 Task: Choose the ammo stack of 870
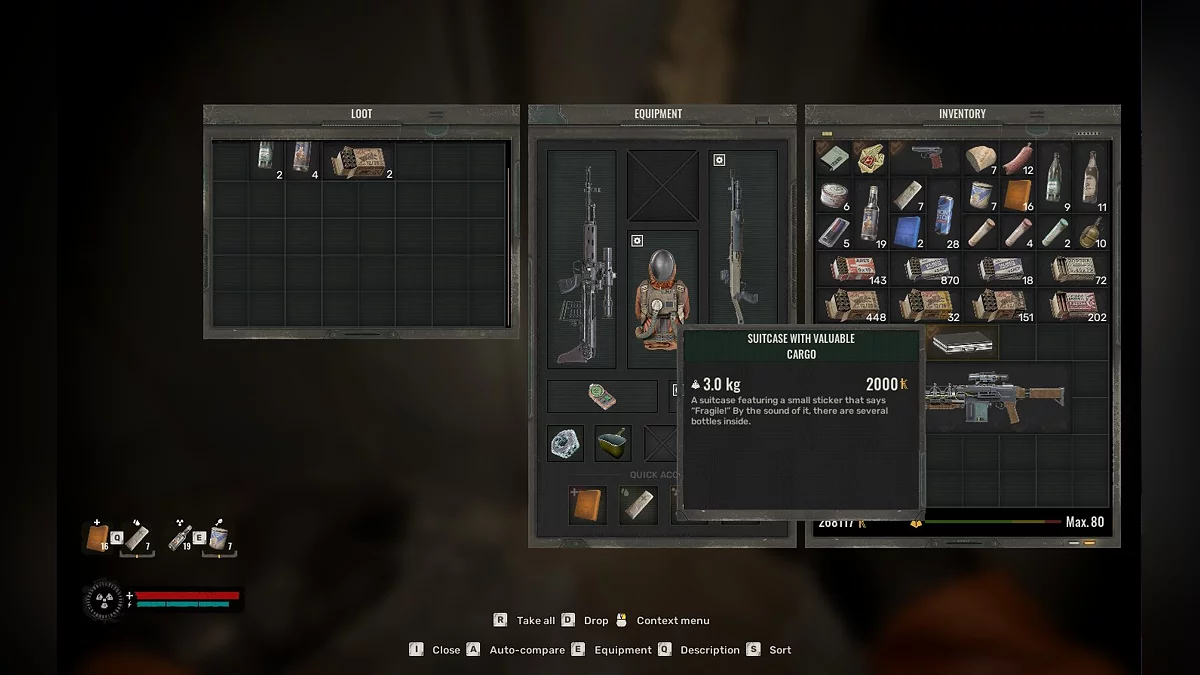(x=924, y=269)
